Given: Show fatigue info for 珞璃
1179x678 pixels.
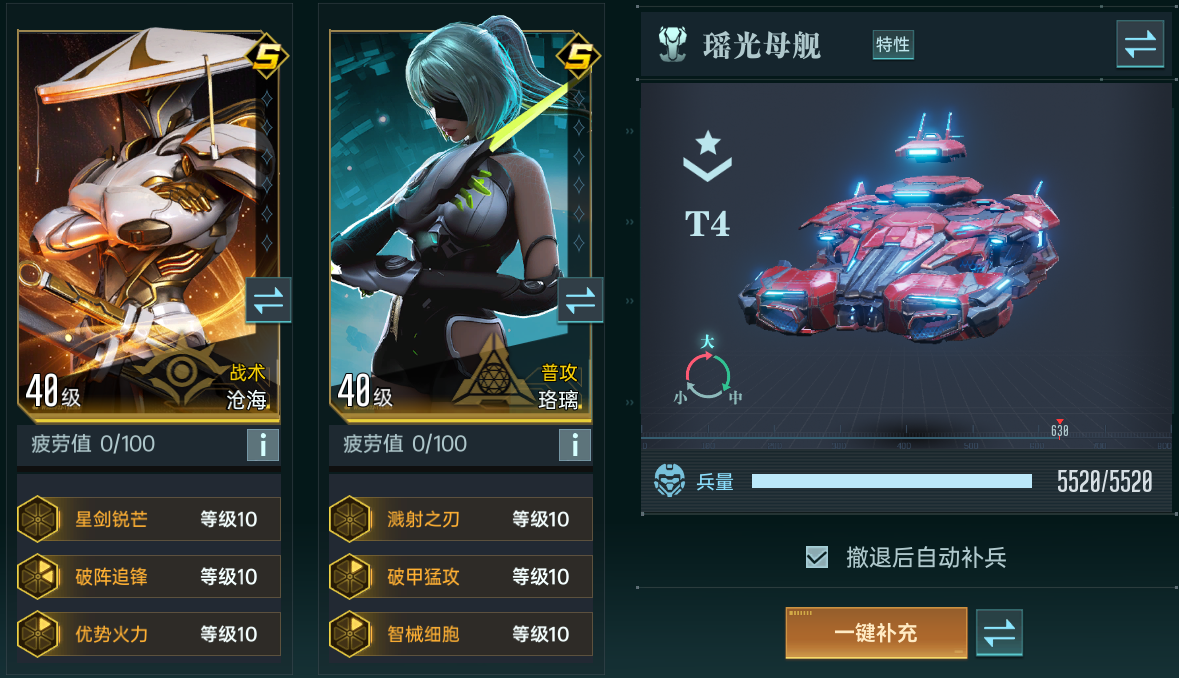Looking at the screenshot, I should [575, 445].
